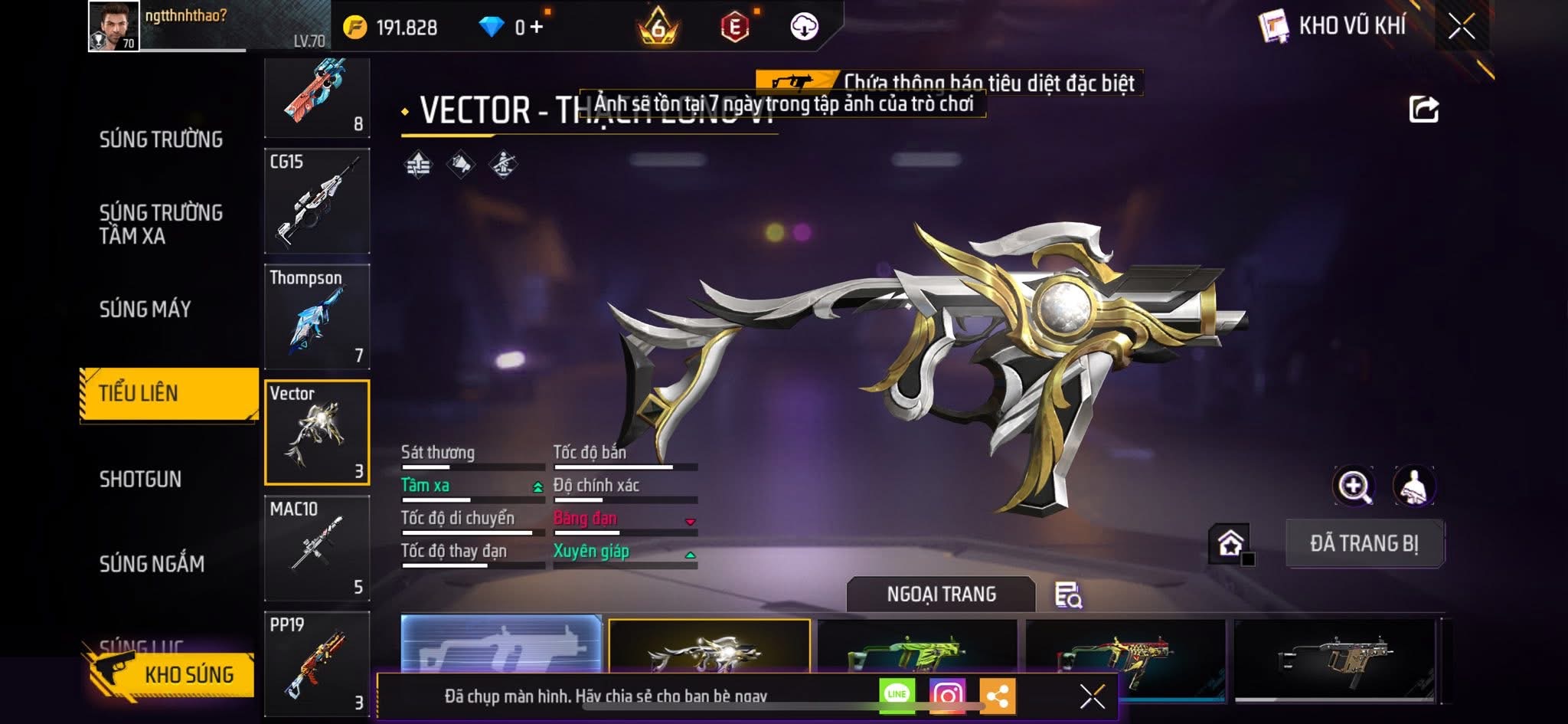Preview weapon on character icon

tap(1413, 486)
